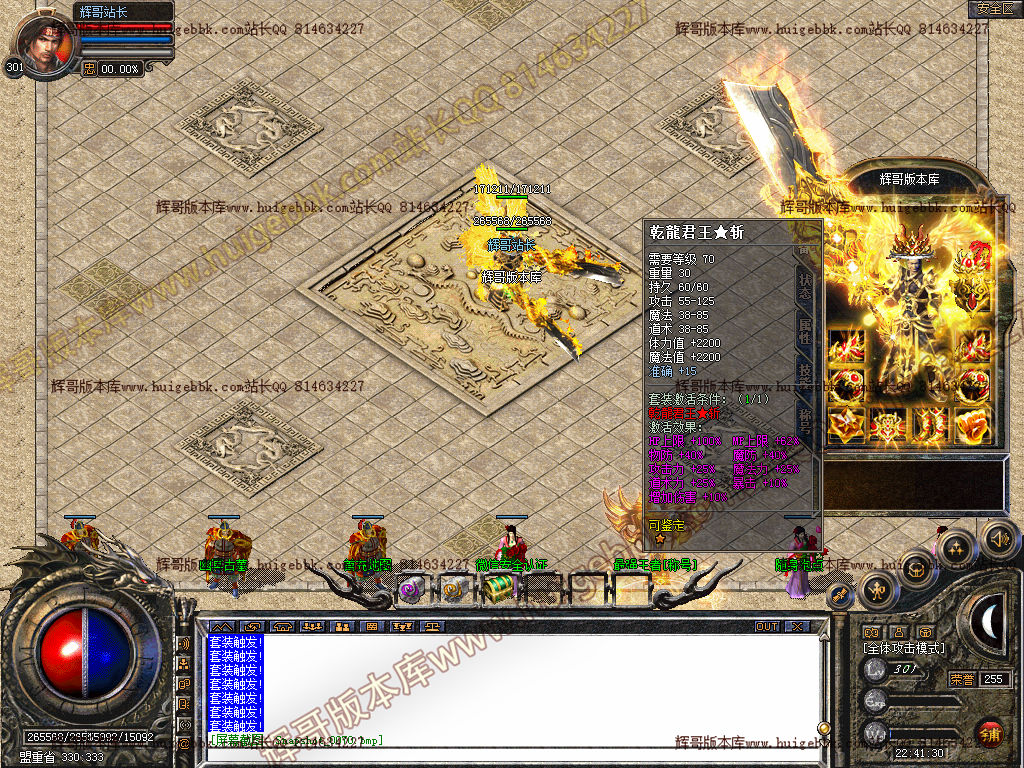Viewport: 1024px width, 768px height.
Task: Open the 状态 (status) tab
Action: pyautogui.click(x=806, y=283)
